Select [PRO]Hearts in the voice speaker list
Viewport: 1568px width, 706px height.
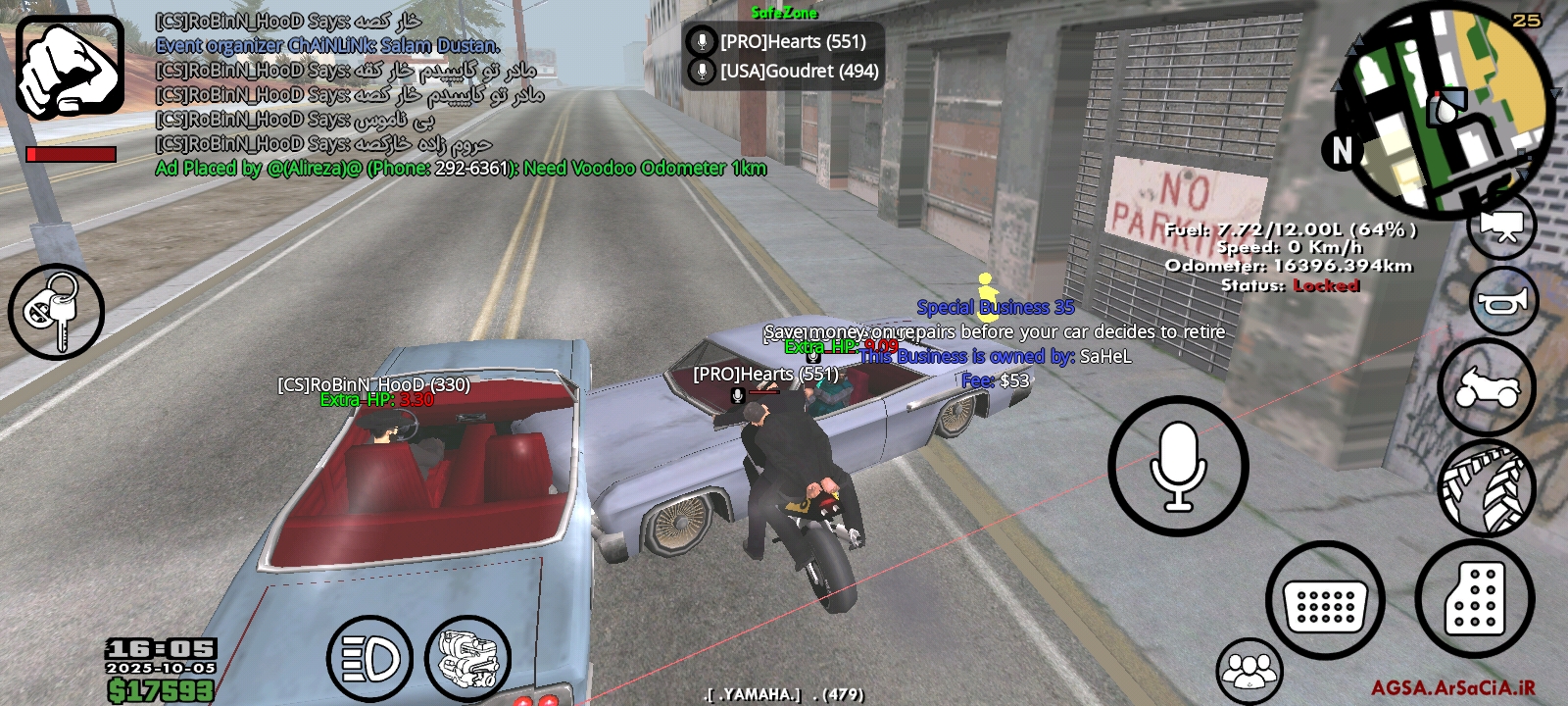pos(783,42)
